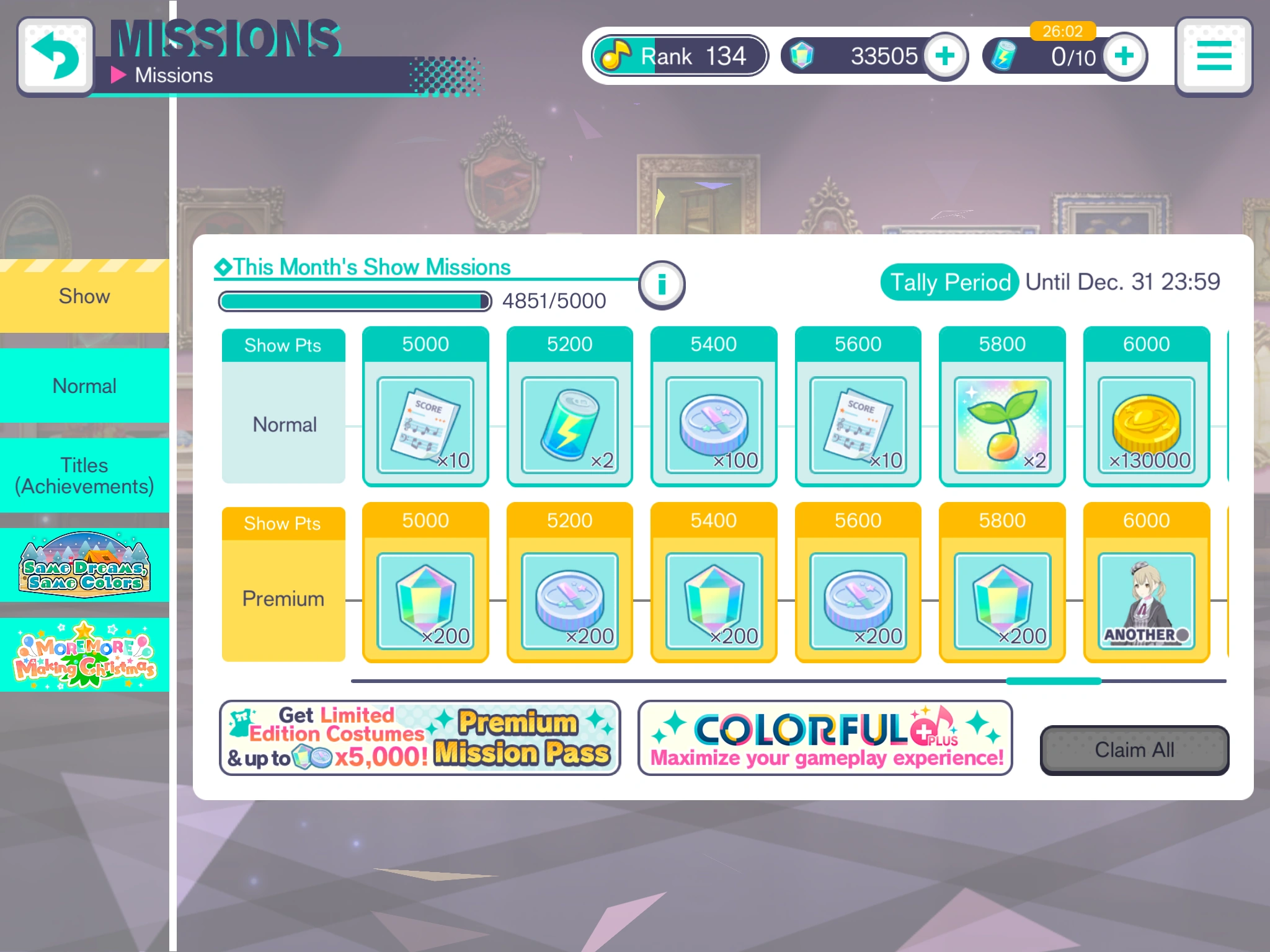Select the Show missions tab
Image resolution: width=1270 pixels, height=952 pixels.
pyautogui.click(x=84, y=296)
